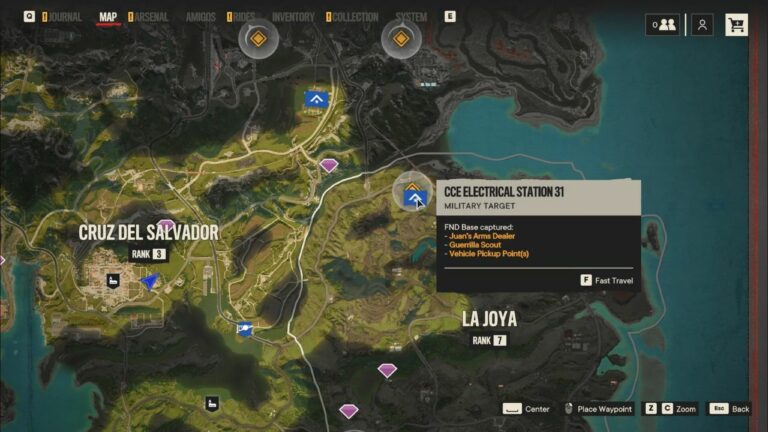The width and height of the screenshot is (768, 432).
Task: Open the Inventory tab
Action: (x=293, y=17)
